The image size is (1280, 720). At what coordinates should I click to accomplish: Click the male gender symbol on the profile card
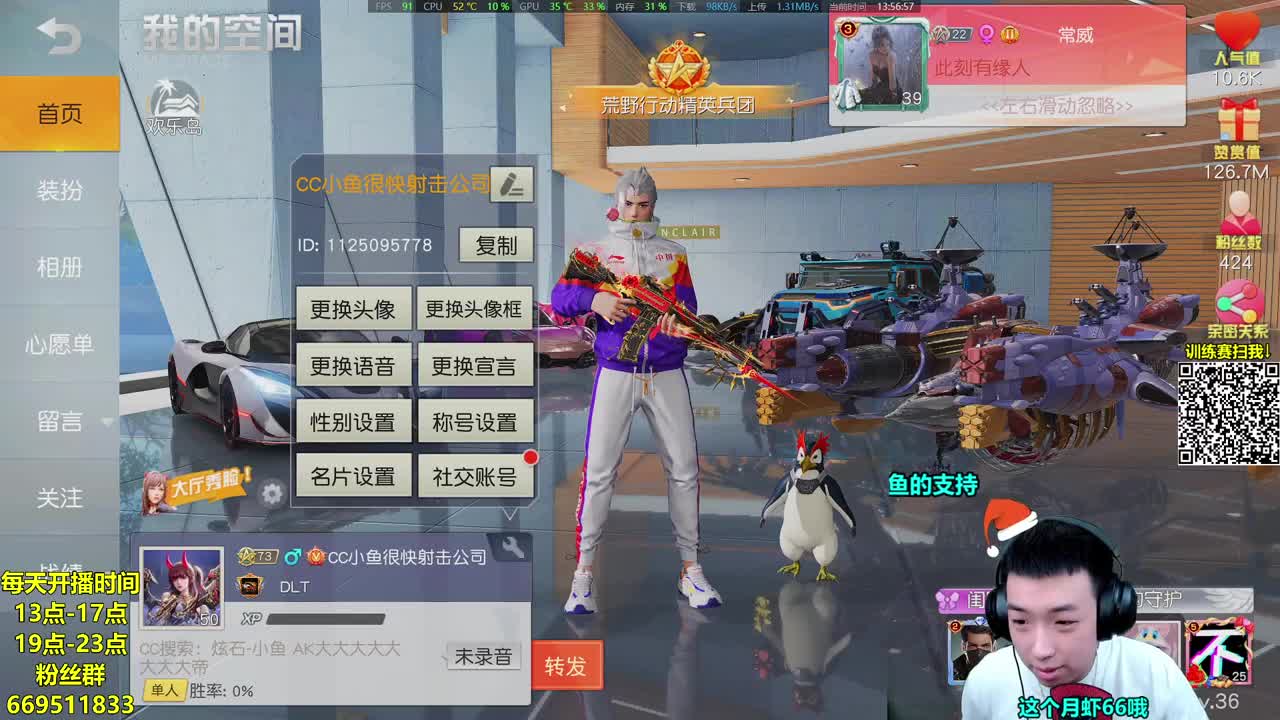pyautogui.click(x=295, y=555)
